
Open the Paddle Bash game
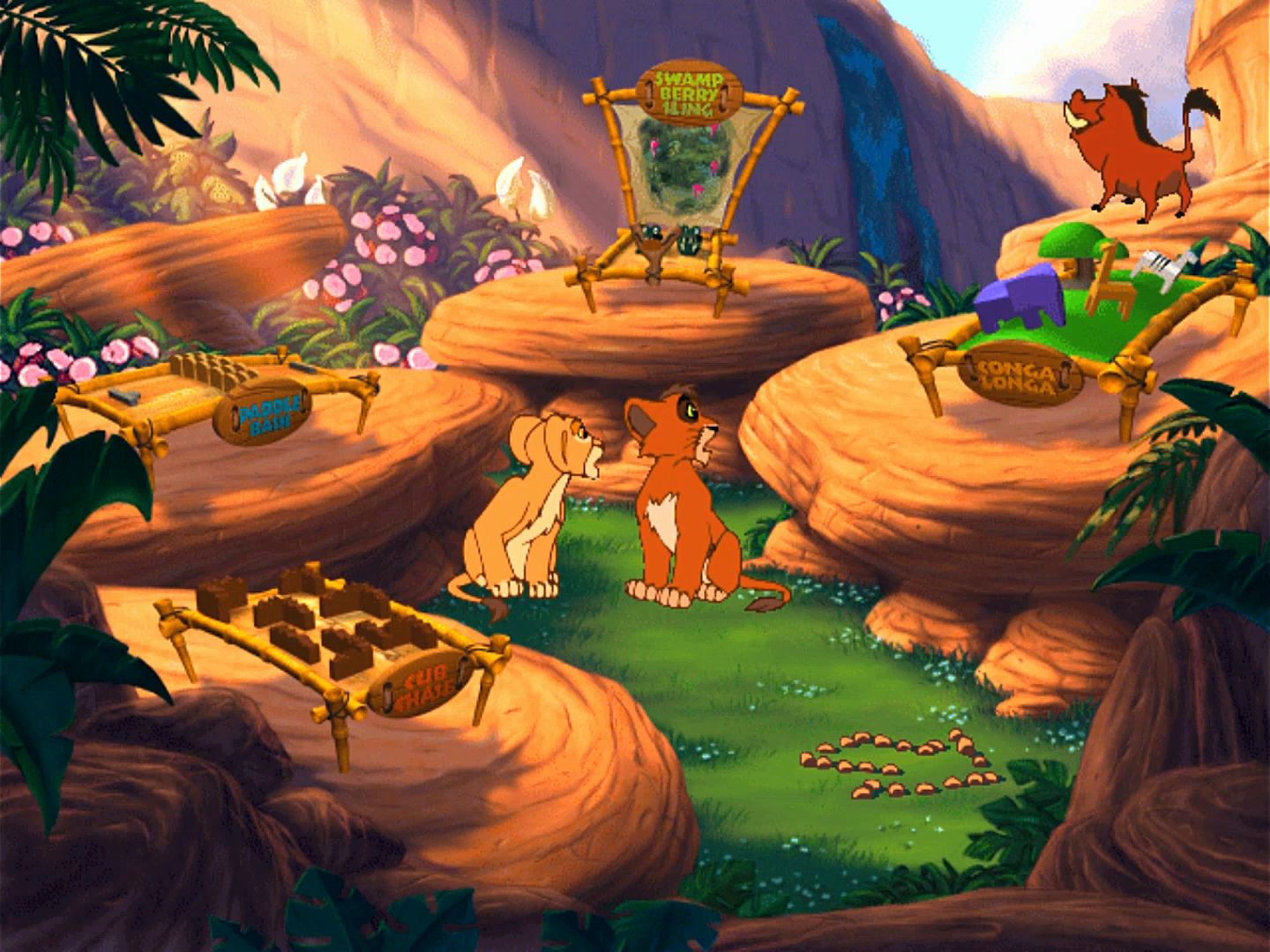click(x=264, y=411)
